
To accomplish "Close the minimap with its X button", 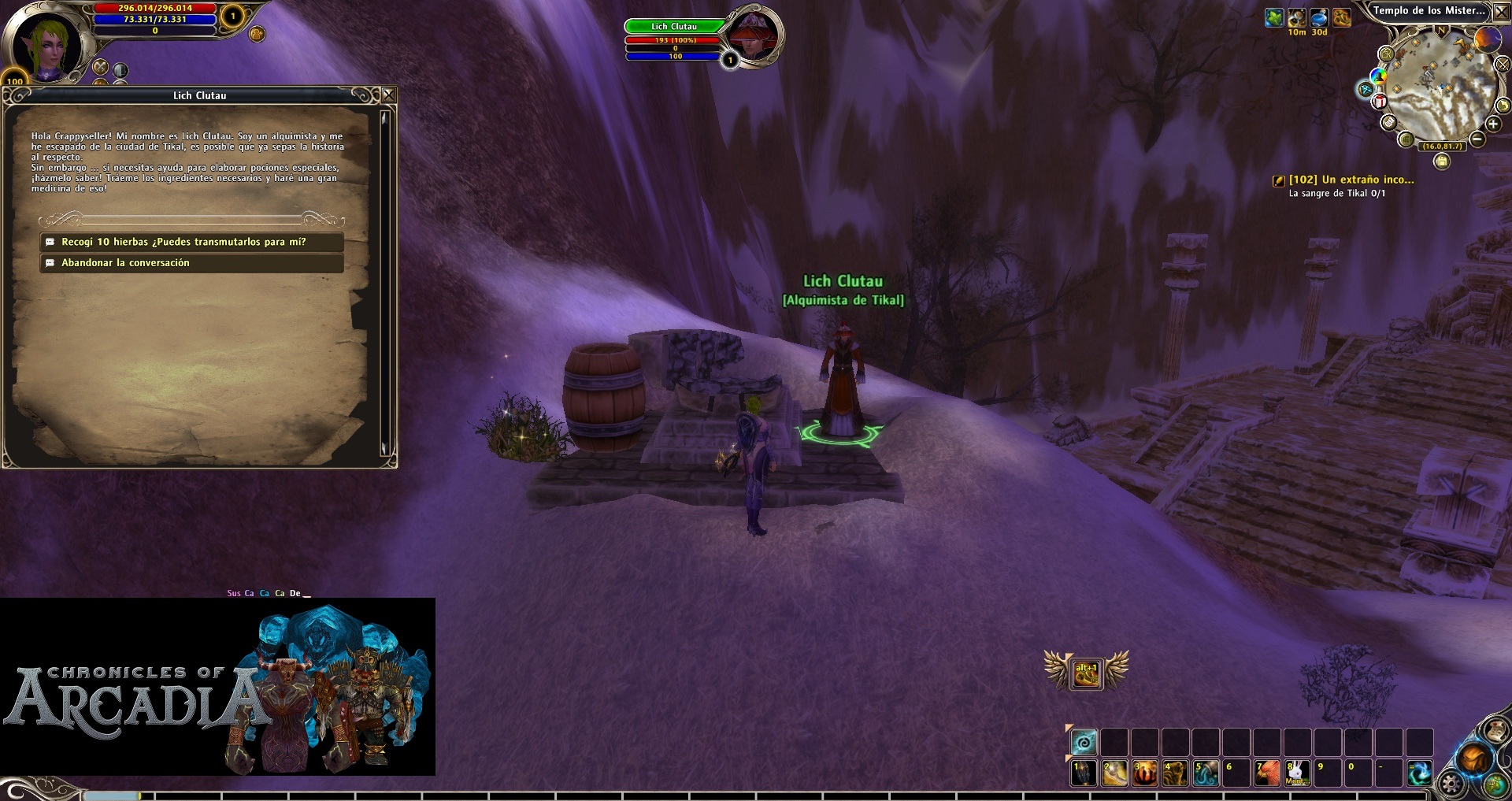I will click(1502, 12).
